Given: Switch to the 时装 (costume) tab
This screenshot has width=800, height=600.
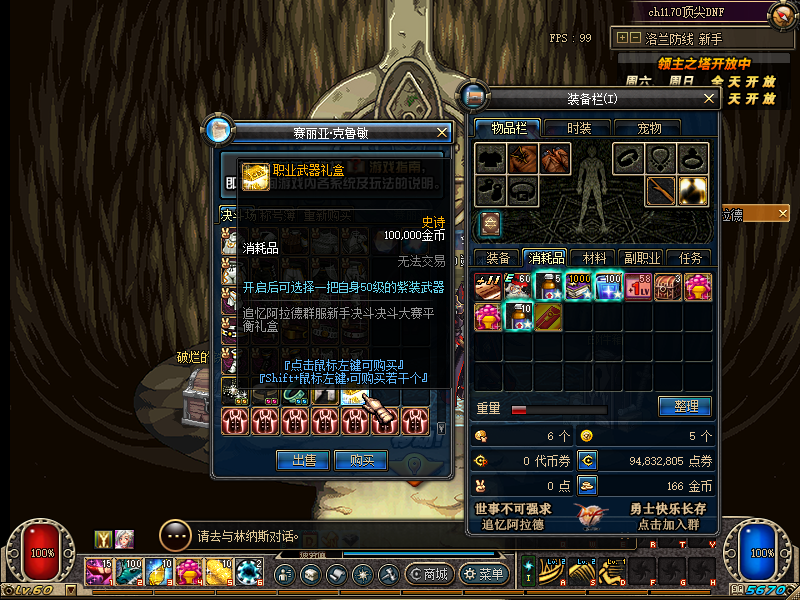Looking at the screenshot, I should (579, 128).
